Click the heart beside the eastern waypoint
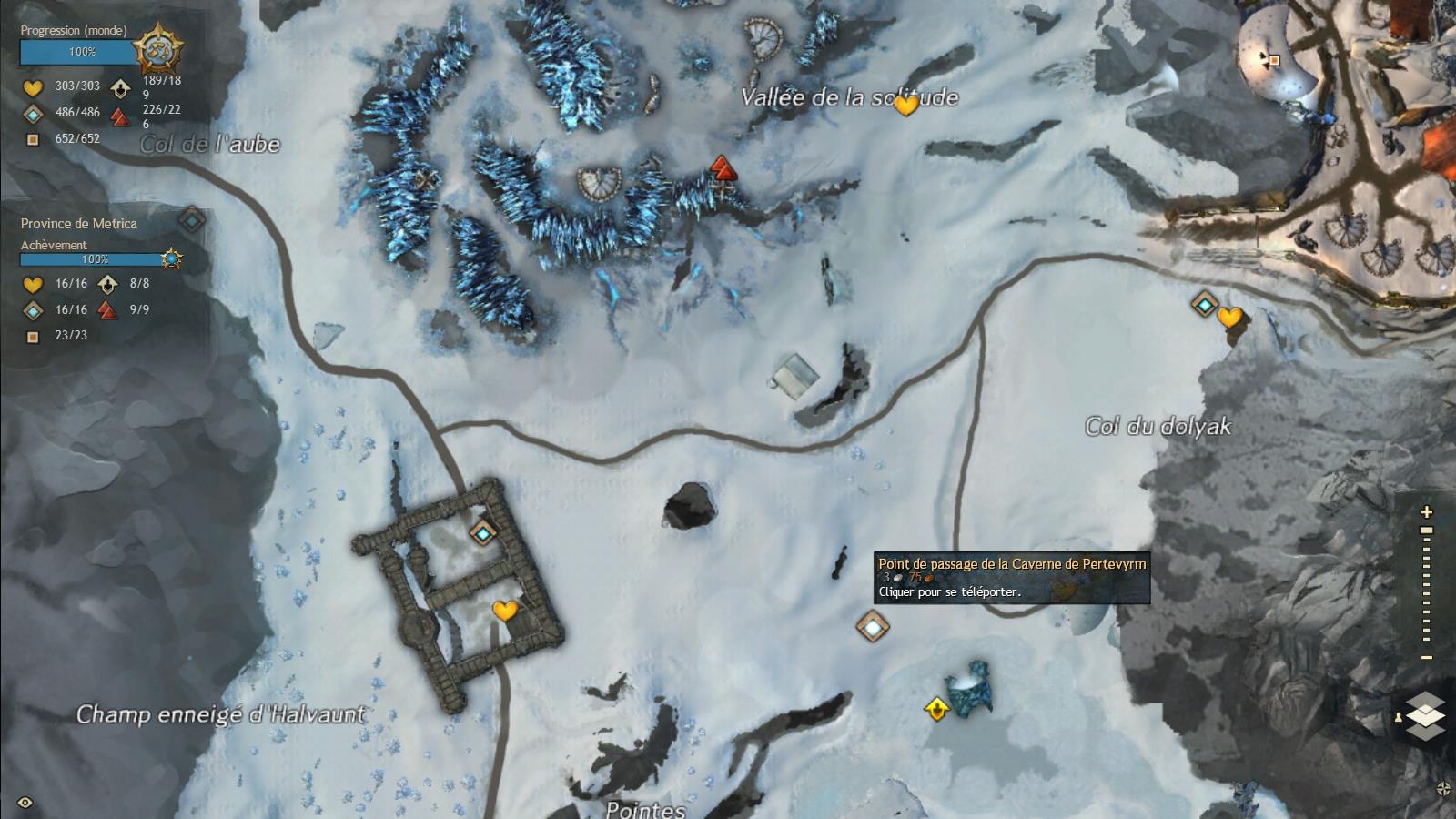 click(x=1229, y=318)
